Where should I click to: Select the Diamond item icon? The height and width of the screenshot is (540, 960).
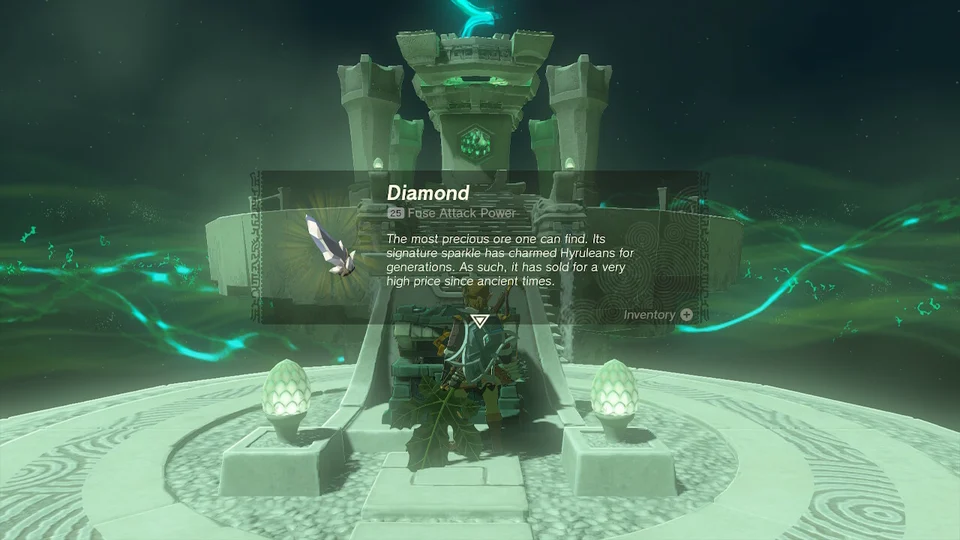[330, 245]
